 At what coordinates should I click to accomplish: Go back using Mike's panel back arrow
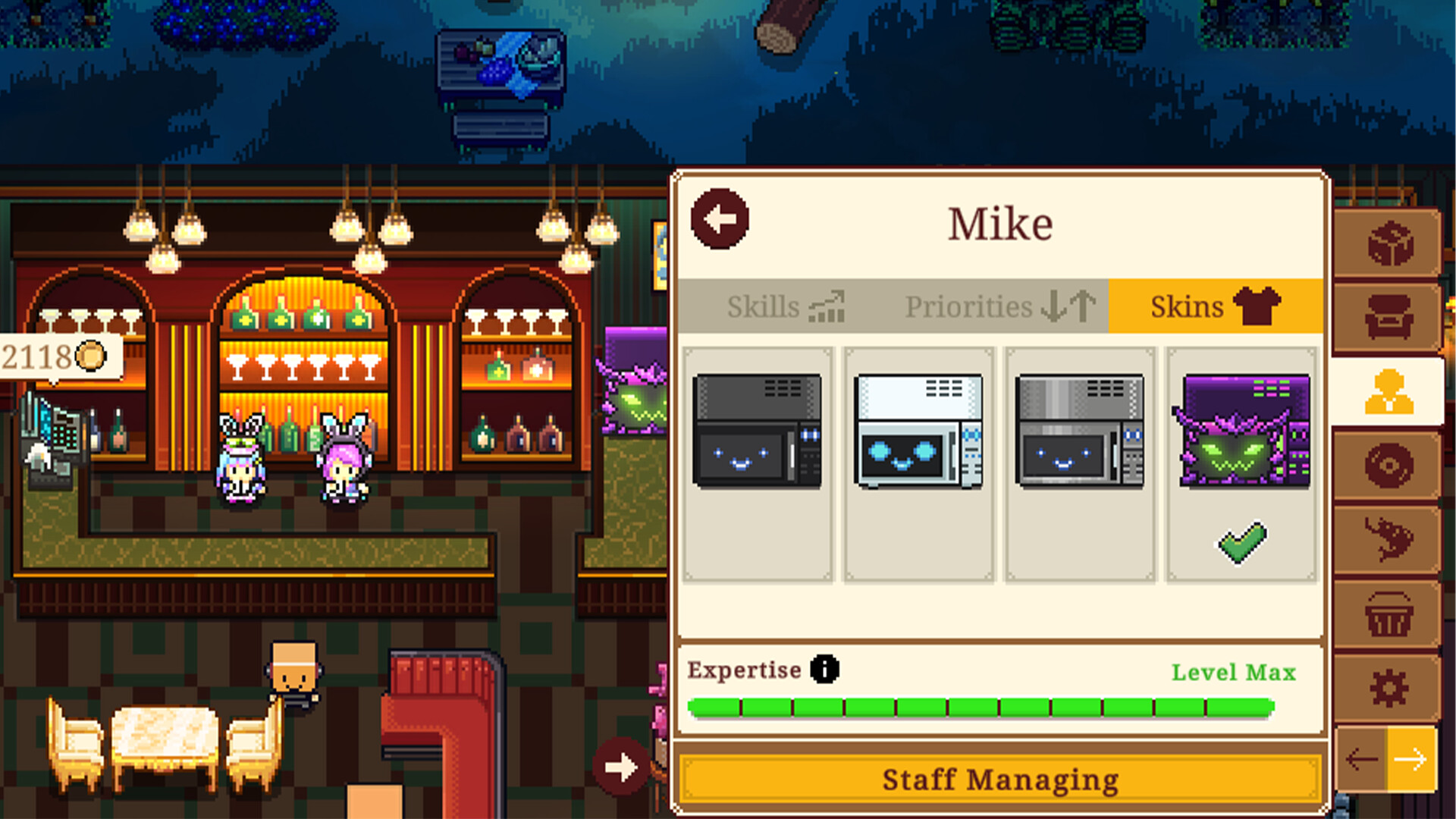pos(720,220)
